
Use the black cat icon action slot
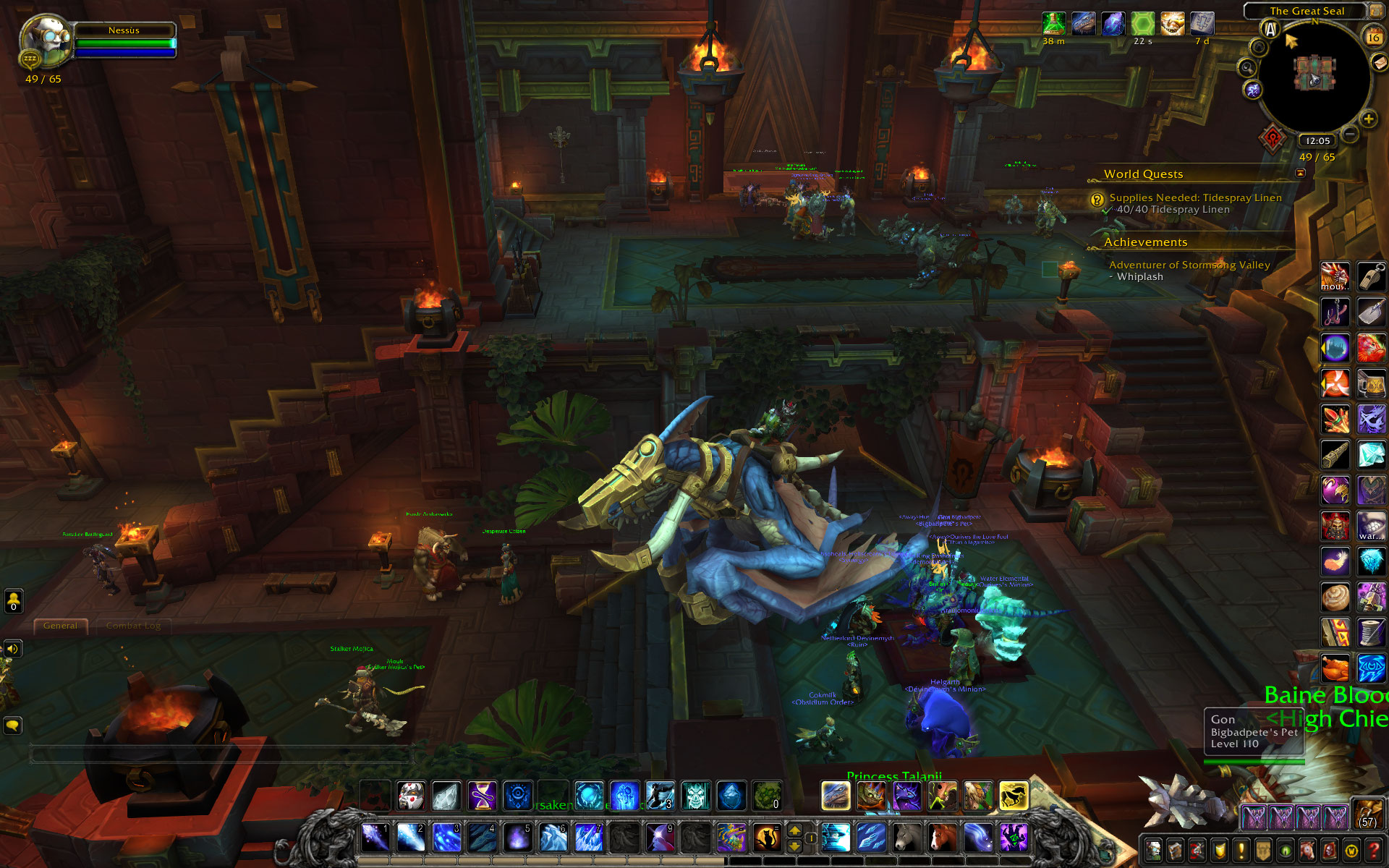point(767,838)
